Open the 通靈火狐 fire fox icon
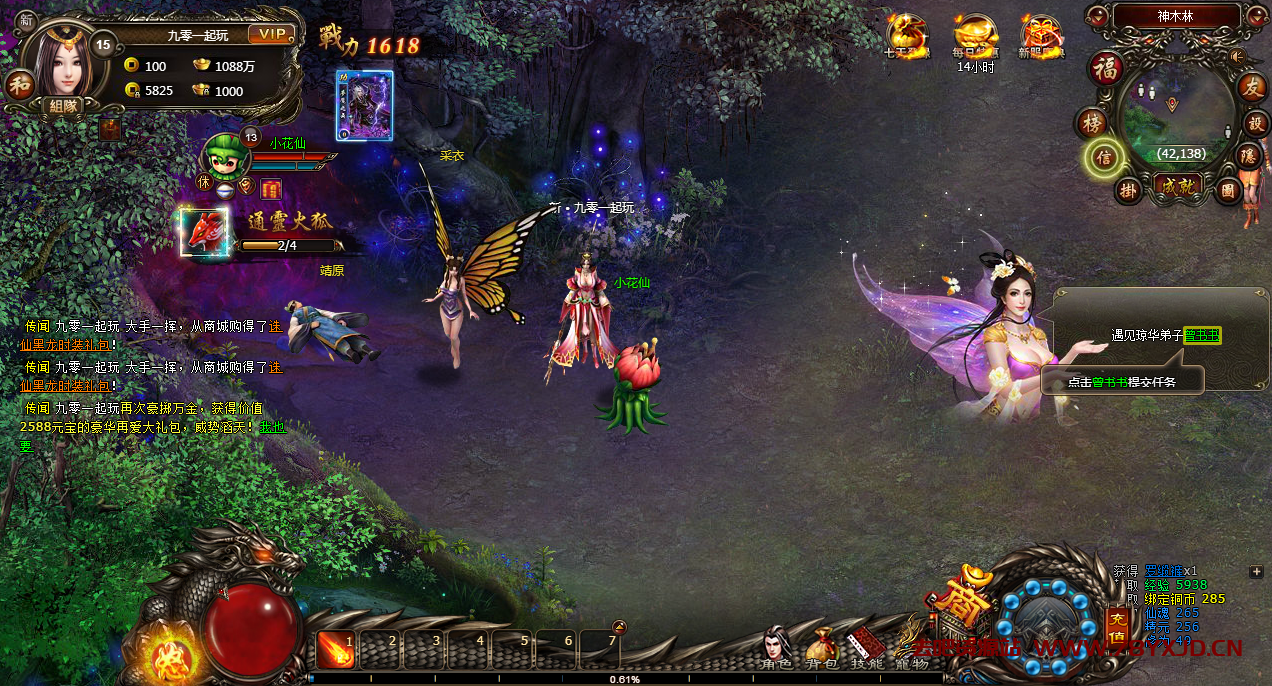Screen dimensions: 1272x686 tap(204, 232)
